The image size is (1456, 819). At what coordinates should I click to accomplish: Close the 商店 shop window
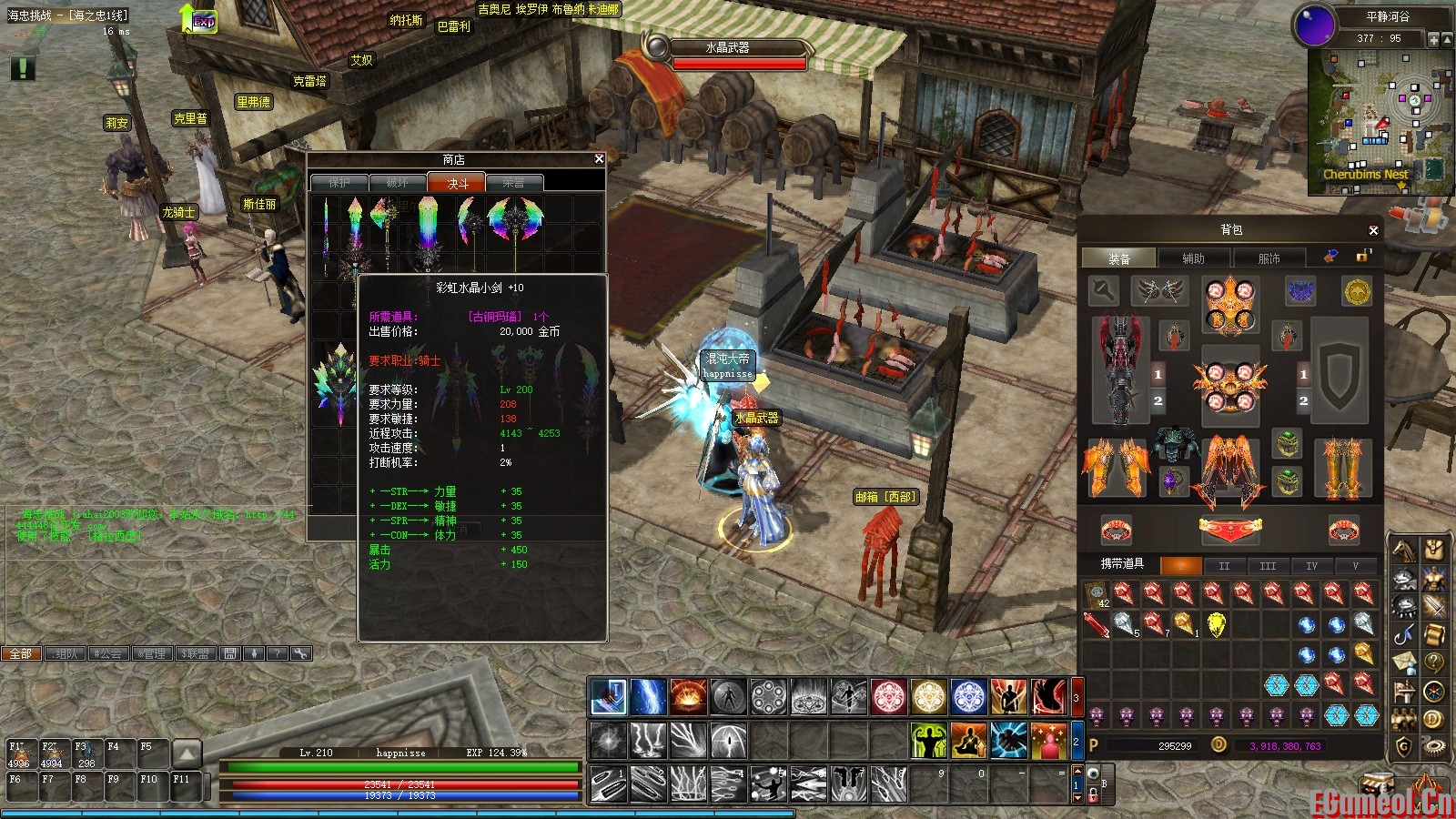coord(599,159)
